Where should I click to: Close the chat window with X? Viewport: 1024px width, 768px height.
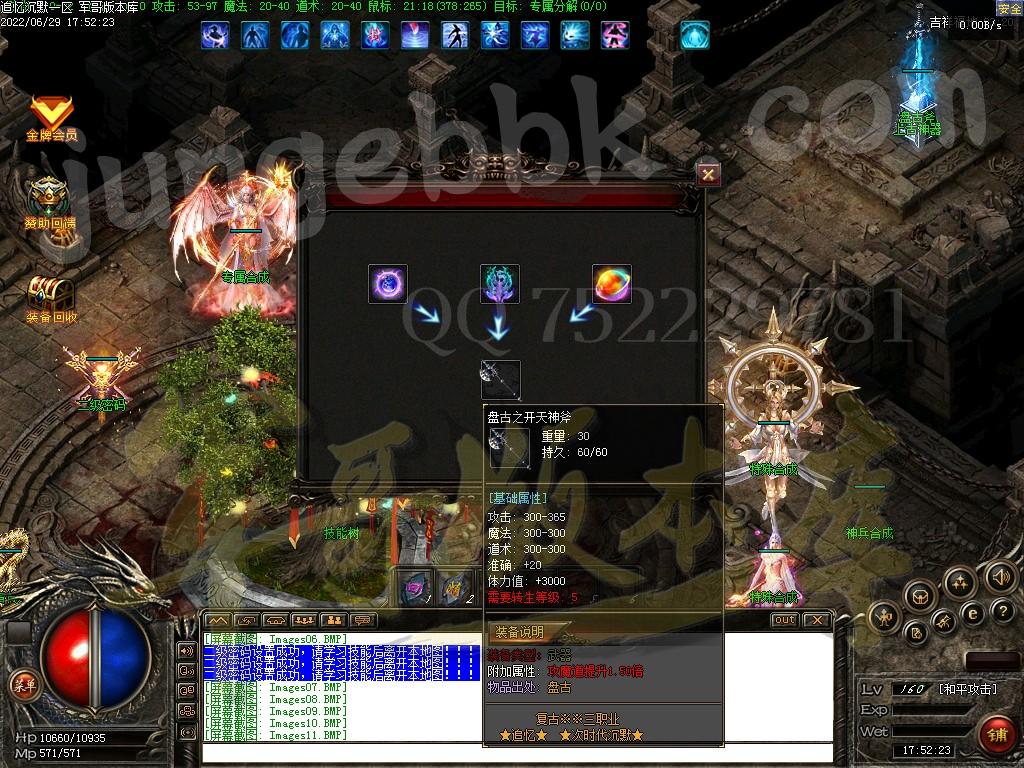click(x=817, y=620)
